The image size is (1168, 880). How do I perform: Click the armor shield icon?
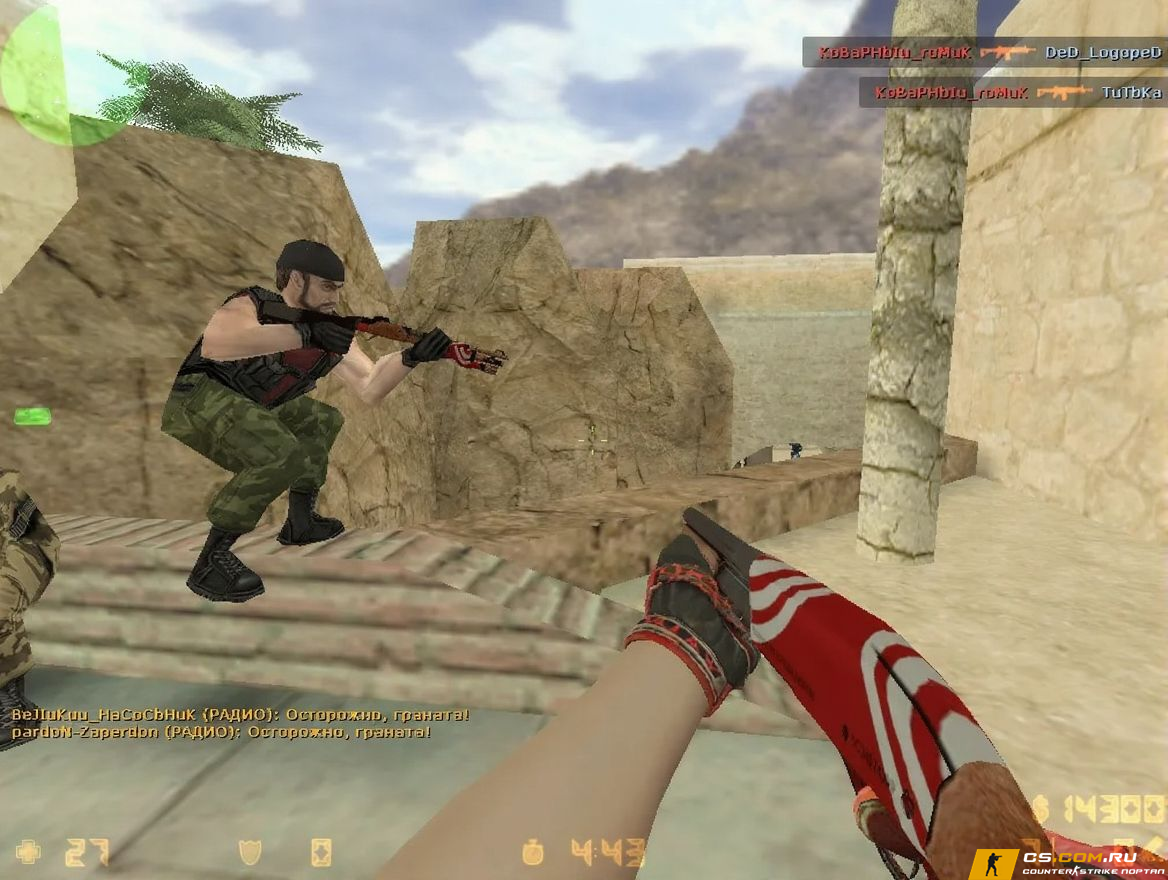click(x=249, y=852)
